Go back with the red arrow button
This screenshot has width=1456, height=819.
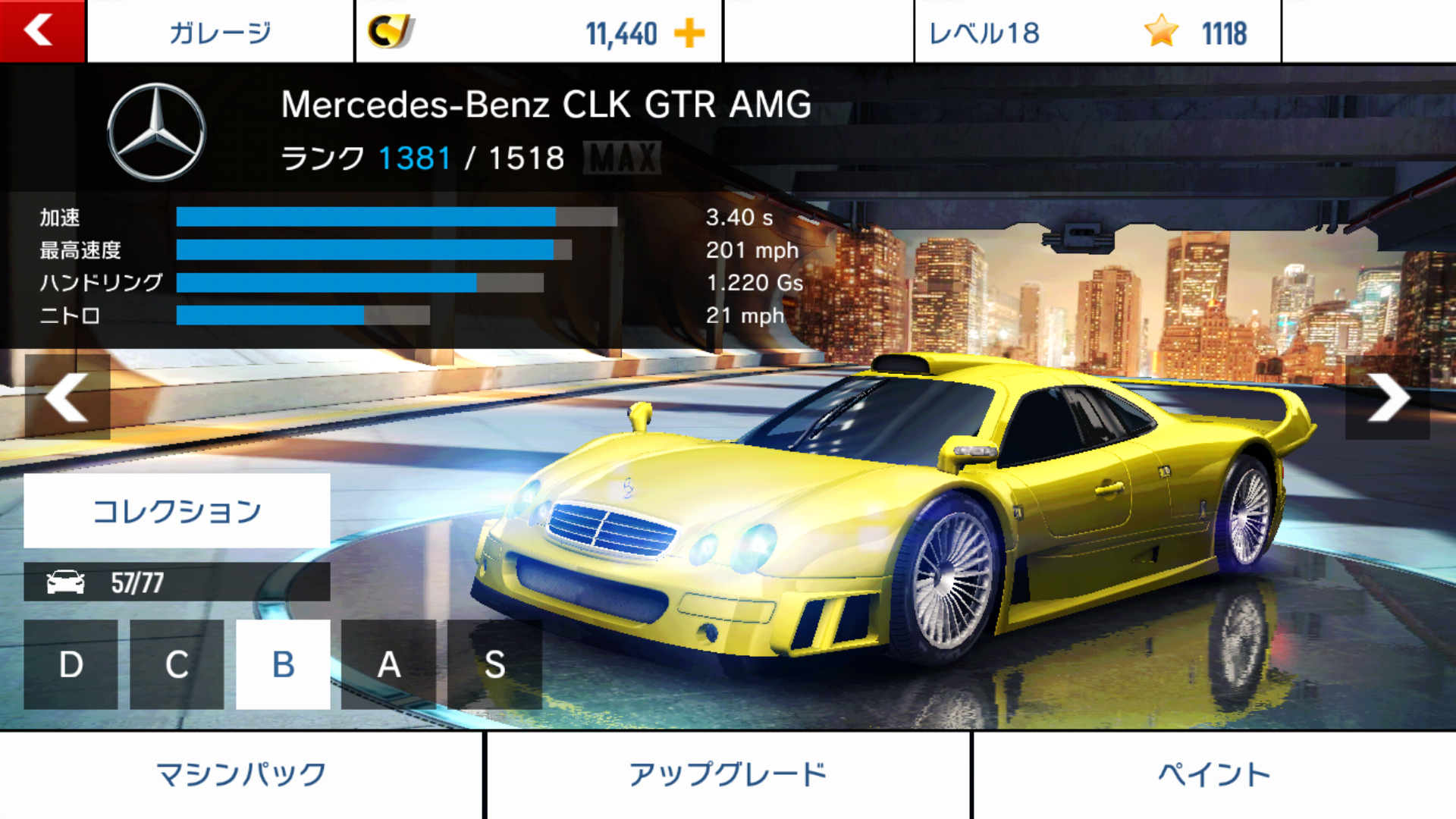click(x=42, y=31)
